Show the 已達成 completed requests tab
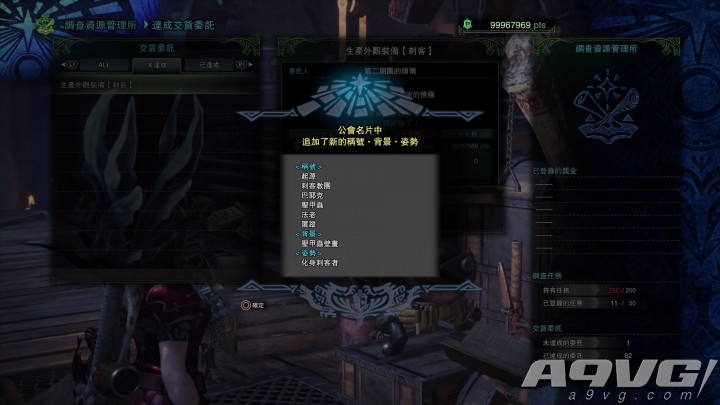 tap(210, 64)
